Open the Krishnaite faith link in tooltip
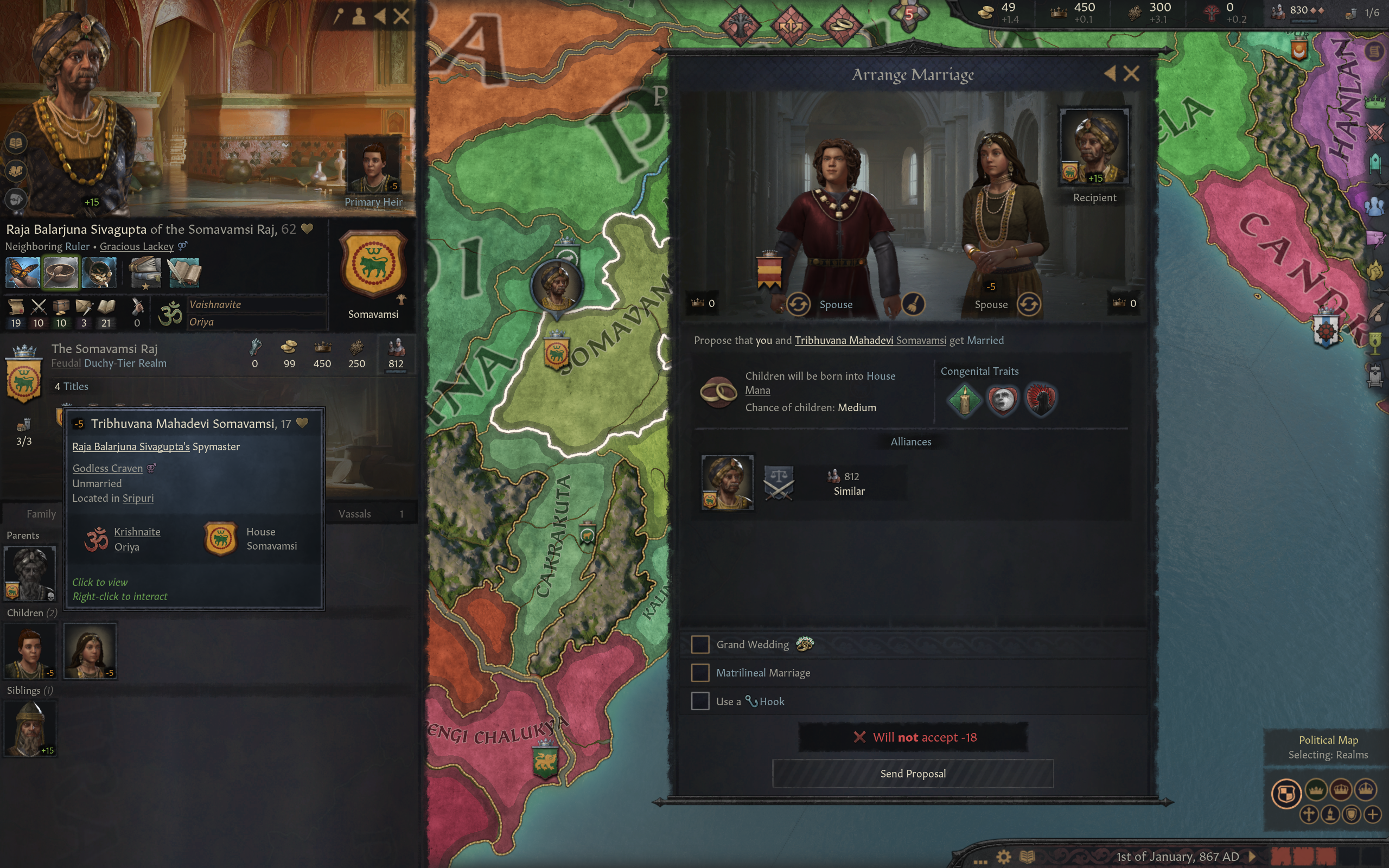This screenshot has width=1389, height=868. click(x=137, y=532)
